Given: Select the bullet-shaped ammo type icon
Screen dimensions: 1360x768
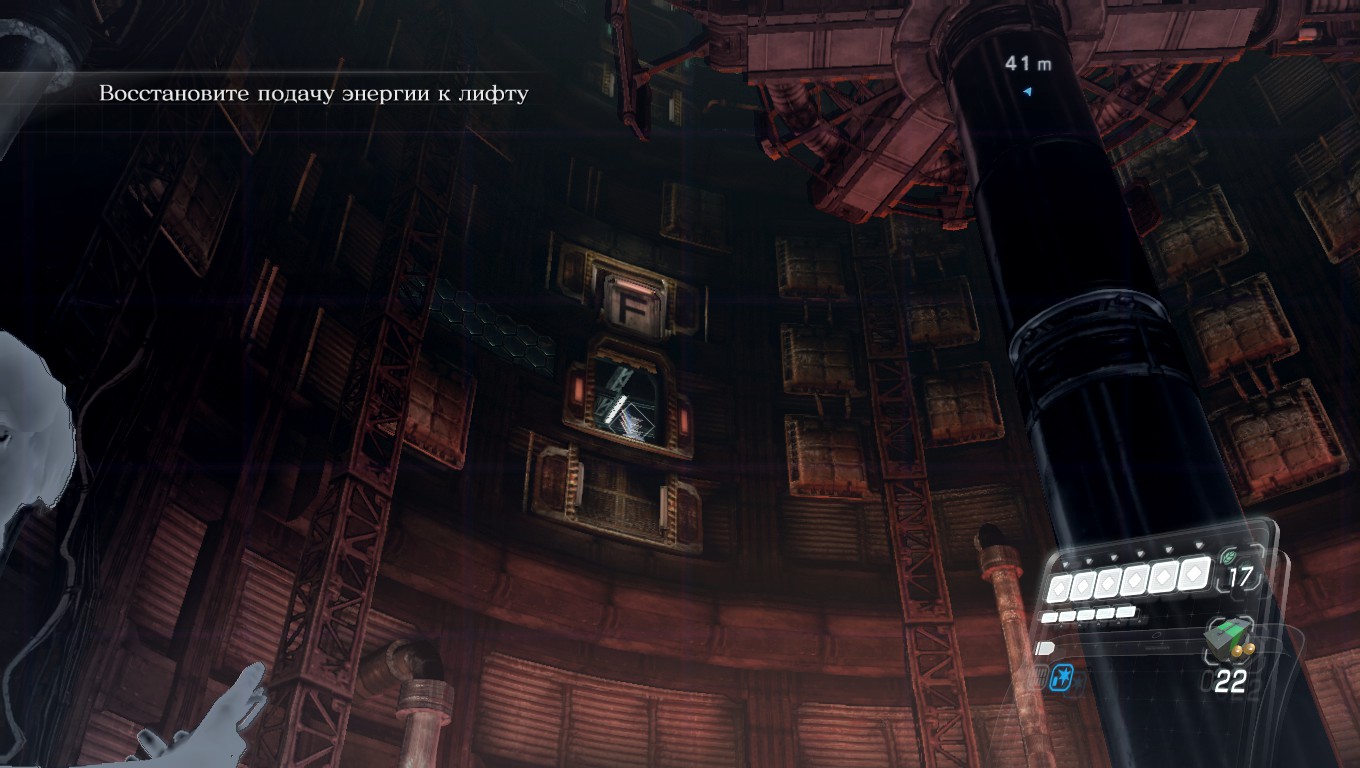Looking at the screenshot, I should pos(1047,648).
